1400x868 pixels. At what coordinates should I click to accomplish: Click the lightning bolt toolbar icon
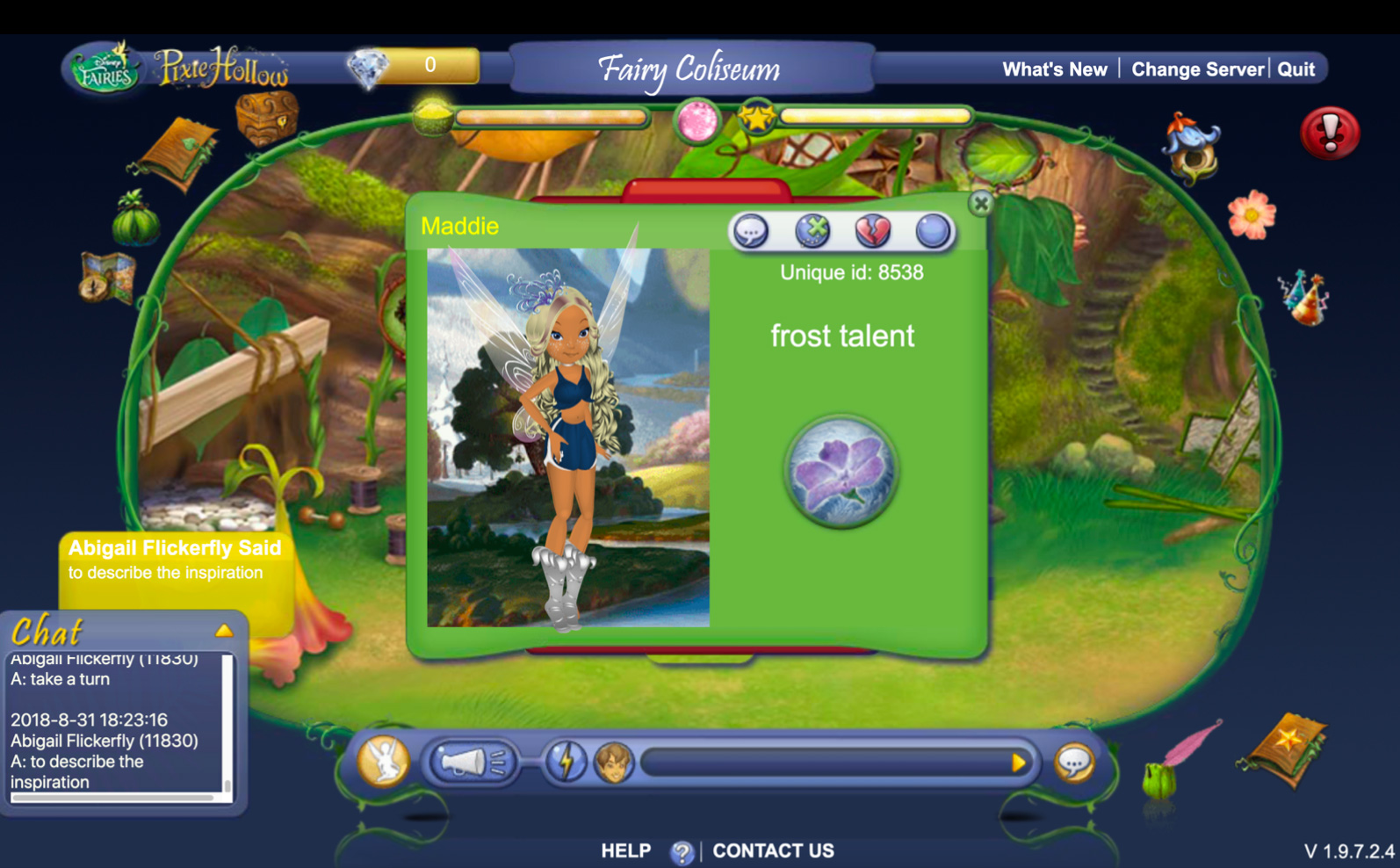click(x=566, y=762)
